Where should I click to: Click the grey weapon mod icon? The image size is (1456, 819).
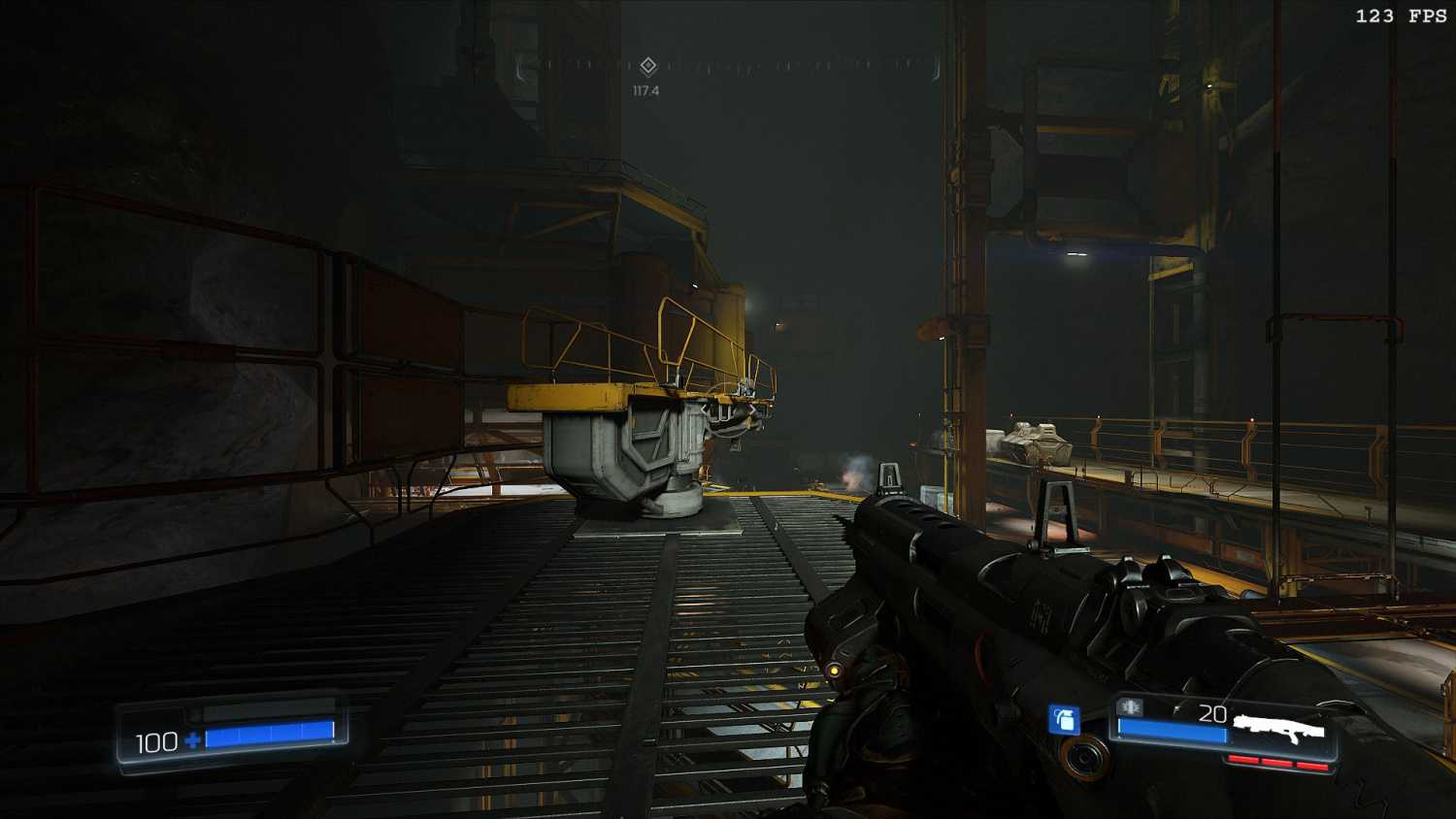pyautogui.click(x=1130, y=707)
